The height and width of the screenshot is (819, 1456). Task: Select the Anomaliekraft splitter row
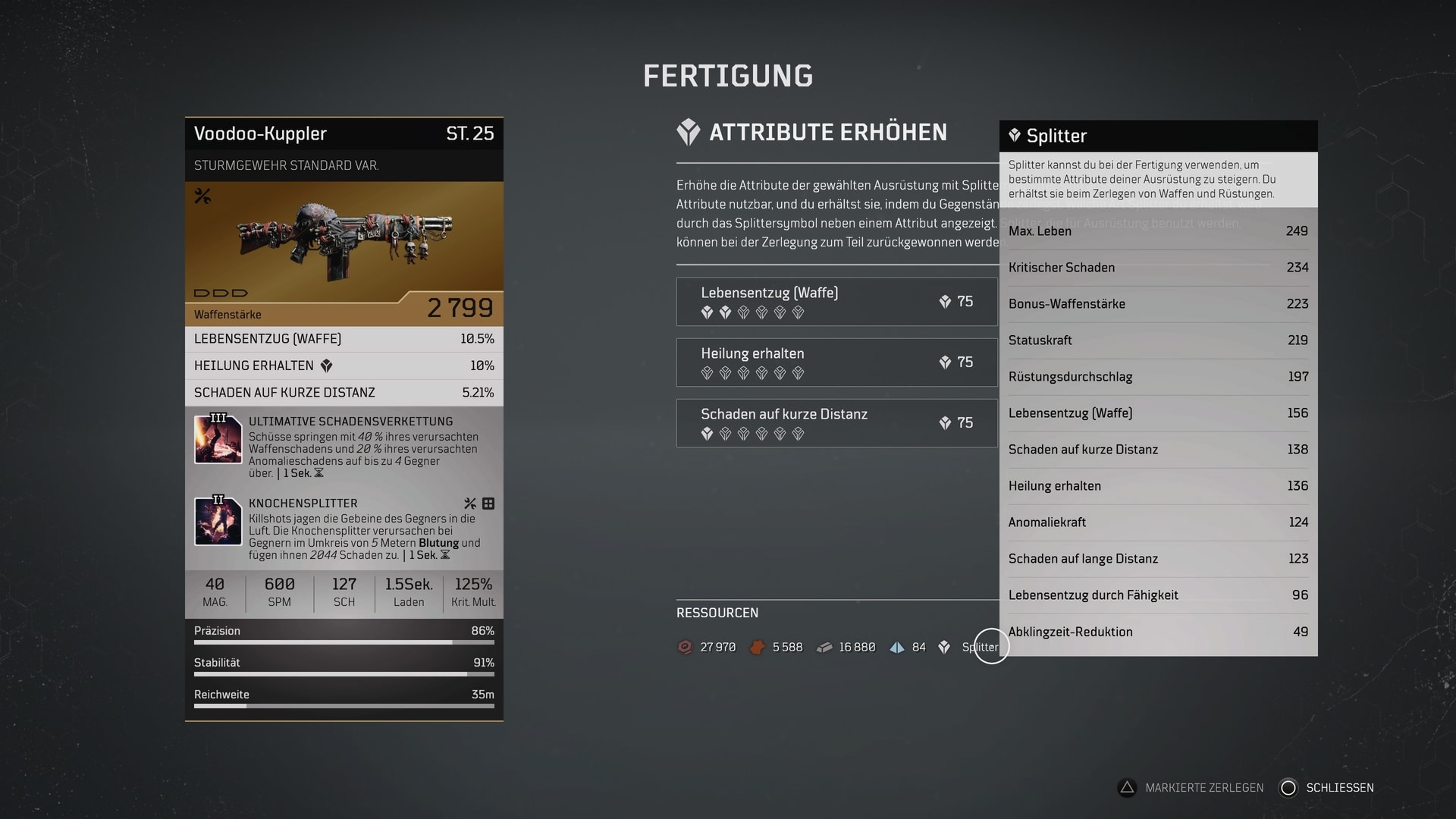[1158, 522]
